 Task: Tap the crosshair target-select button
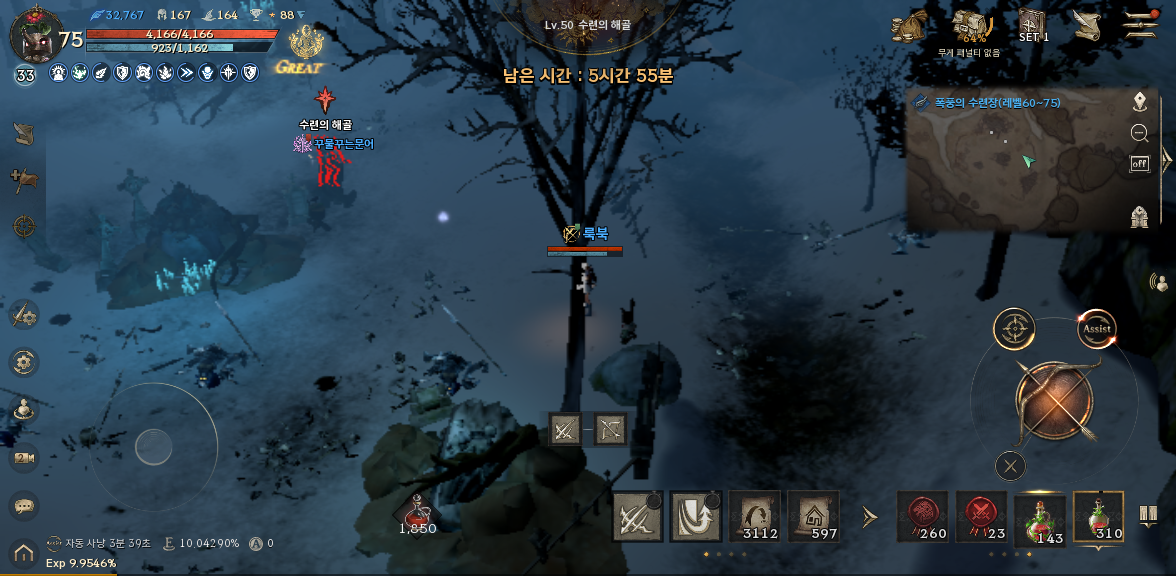(1014, 328)
